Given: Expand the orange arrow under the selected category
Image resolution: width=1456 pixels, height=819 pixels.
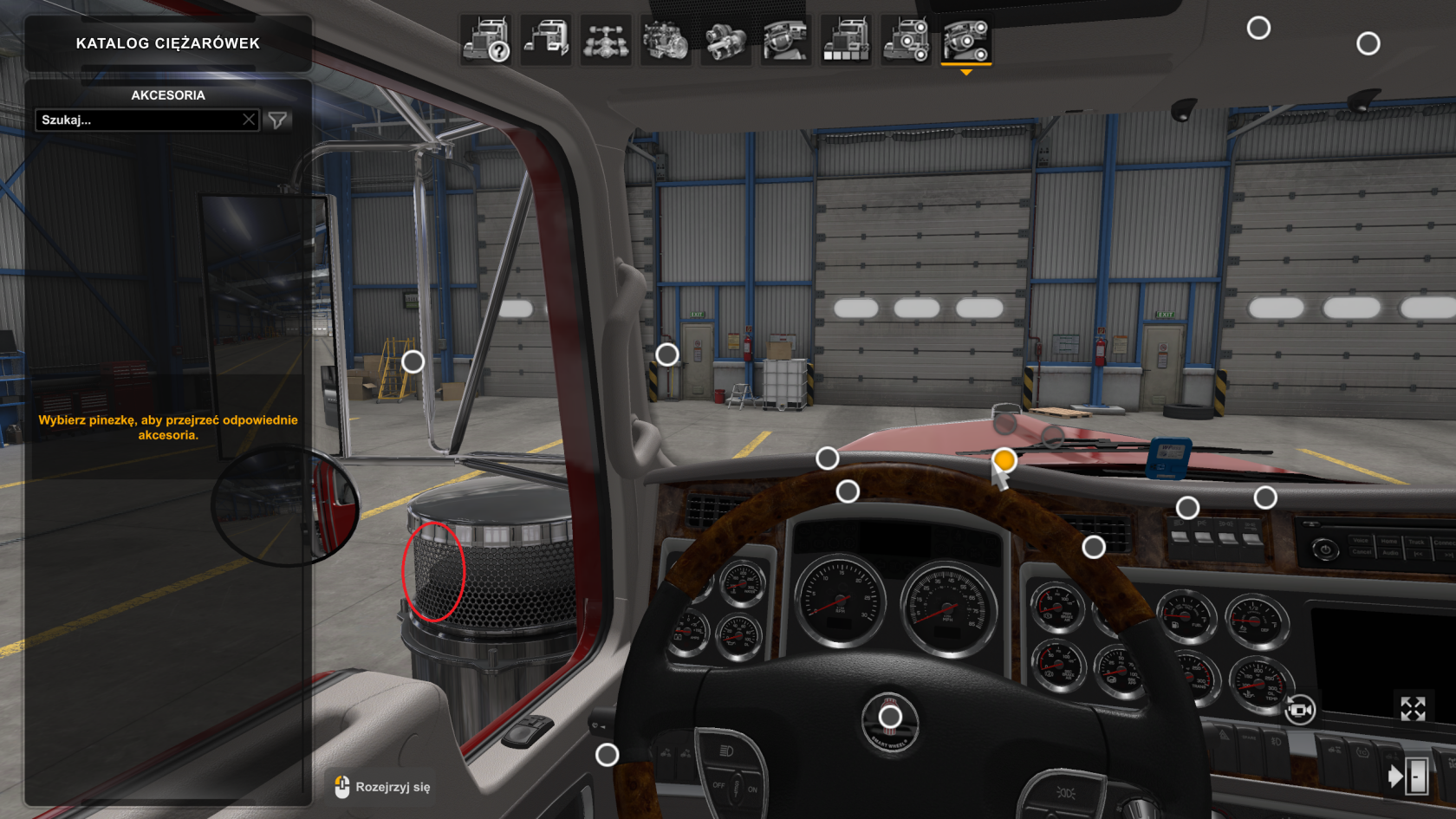Looking at the screenshot, I should pos(966,73).
